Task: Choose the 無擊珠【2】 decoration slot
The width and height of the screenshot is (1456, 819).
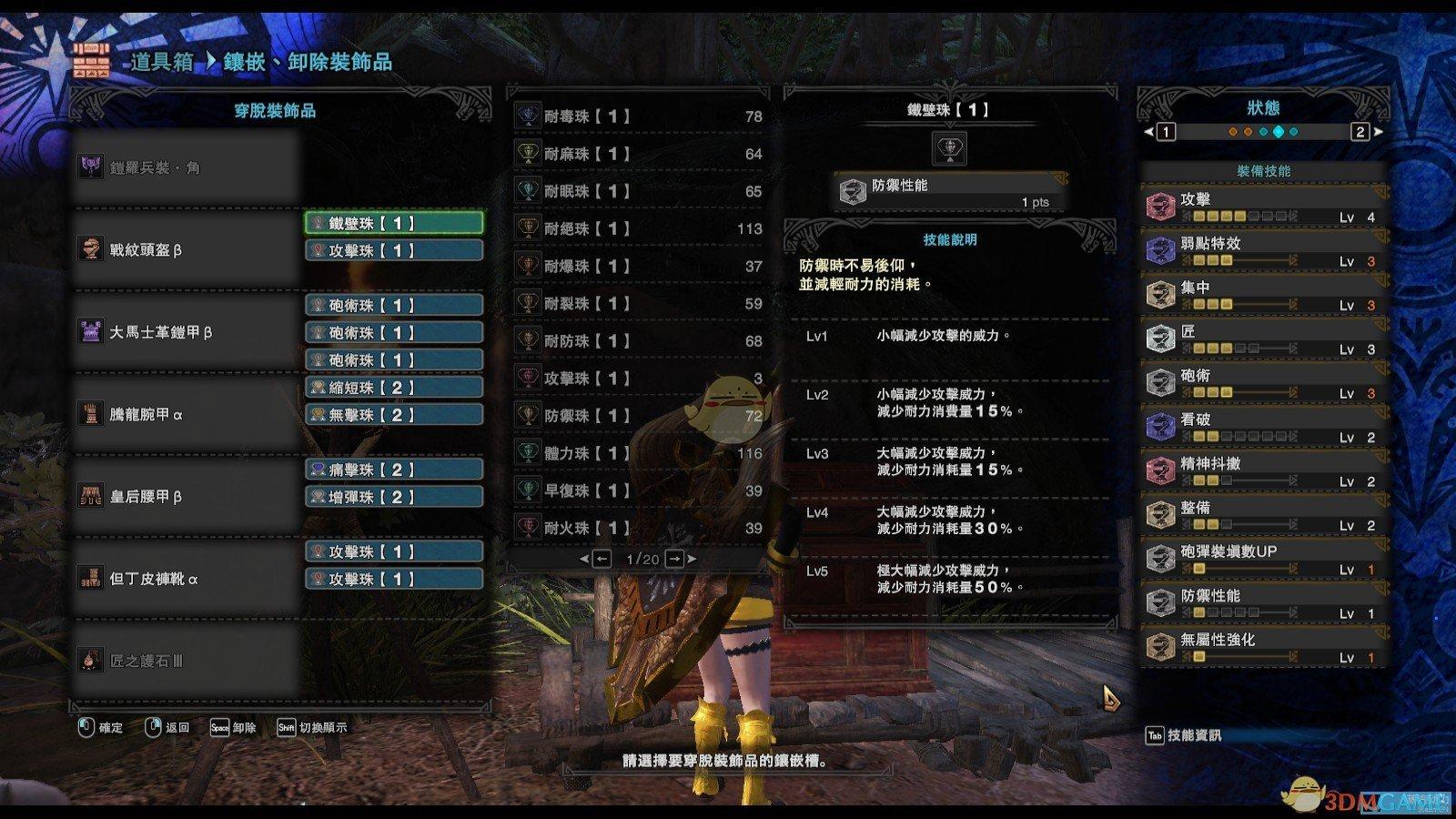Action: pyautogui.click(x=393, y=415)
